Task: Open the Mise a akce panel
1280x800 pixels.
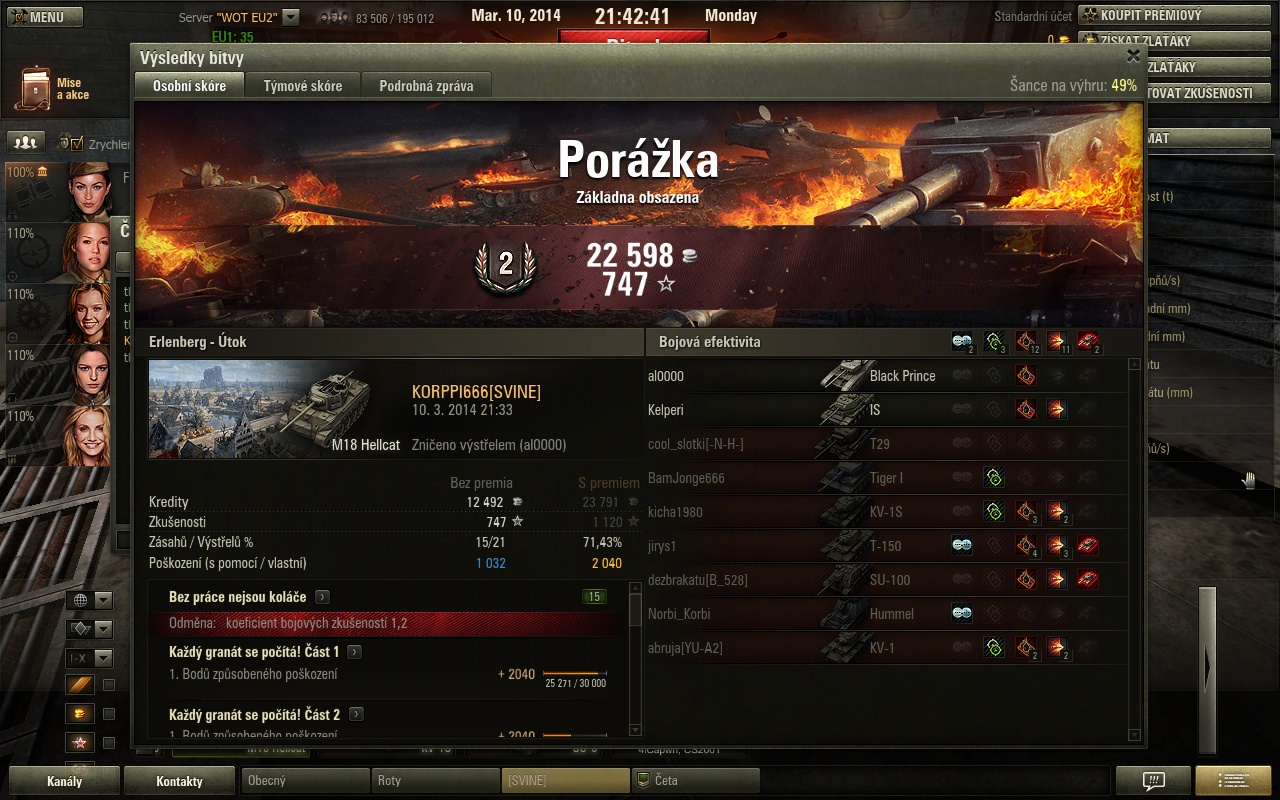Action: point(55,89)
